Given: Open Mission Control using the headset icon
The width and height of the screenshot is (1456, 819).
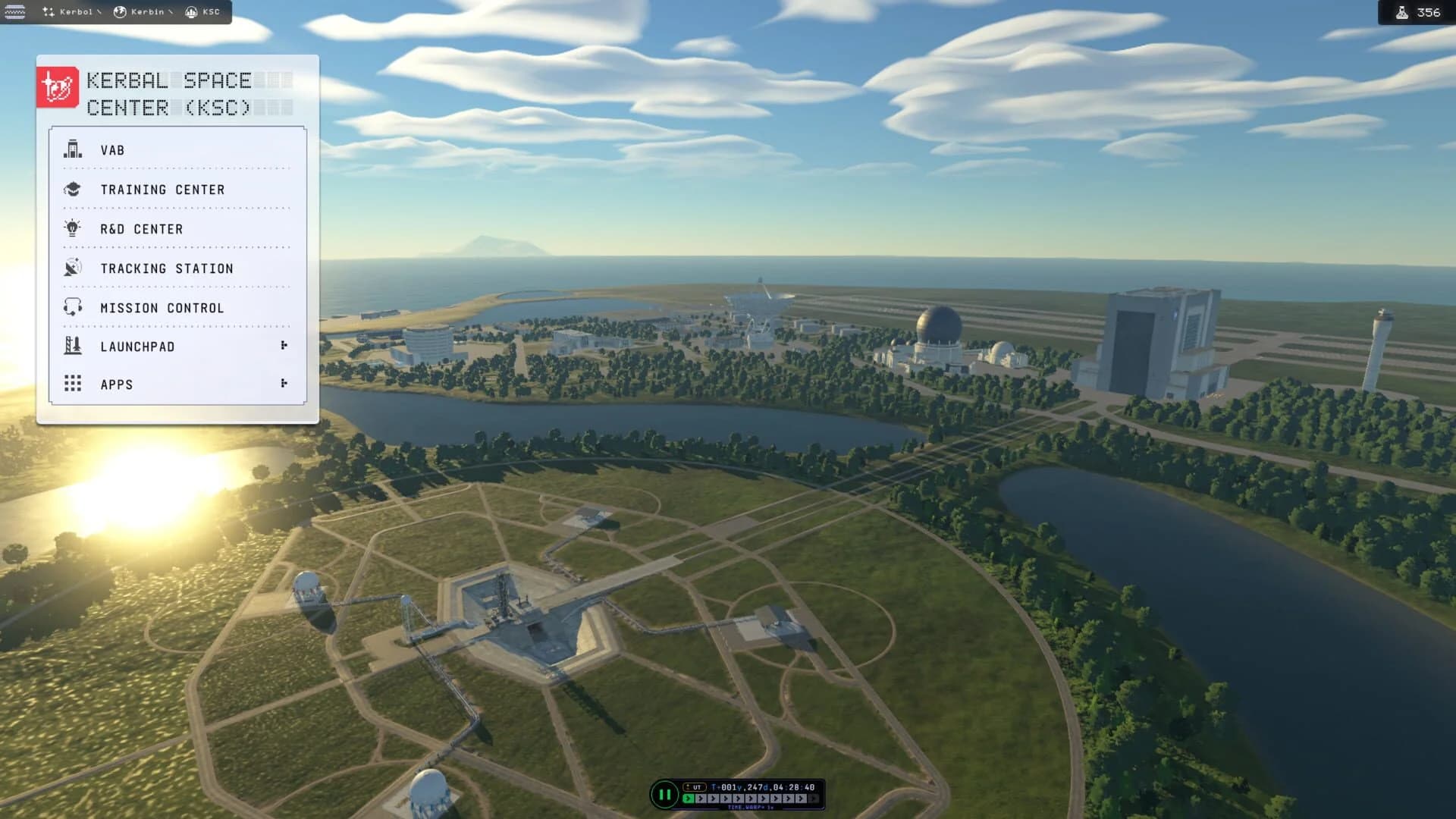Looking at the screenshot, I should (72, 308).
